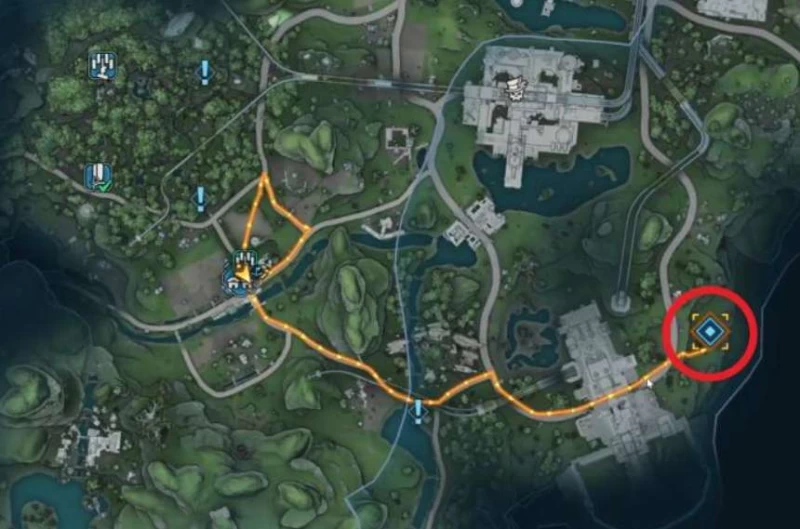Select the blue diamond waypoint marker circled in red
The image size is (800, 529).
pyautogui.click(x=709, y=329)
